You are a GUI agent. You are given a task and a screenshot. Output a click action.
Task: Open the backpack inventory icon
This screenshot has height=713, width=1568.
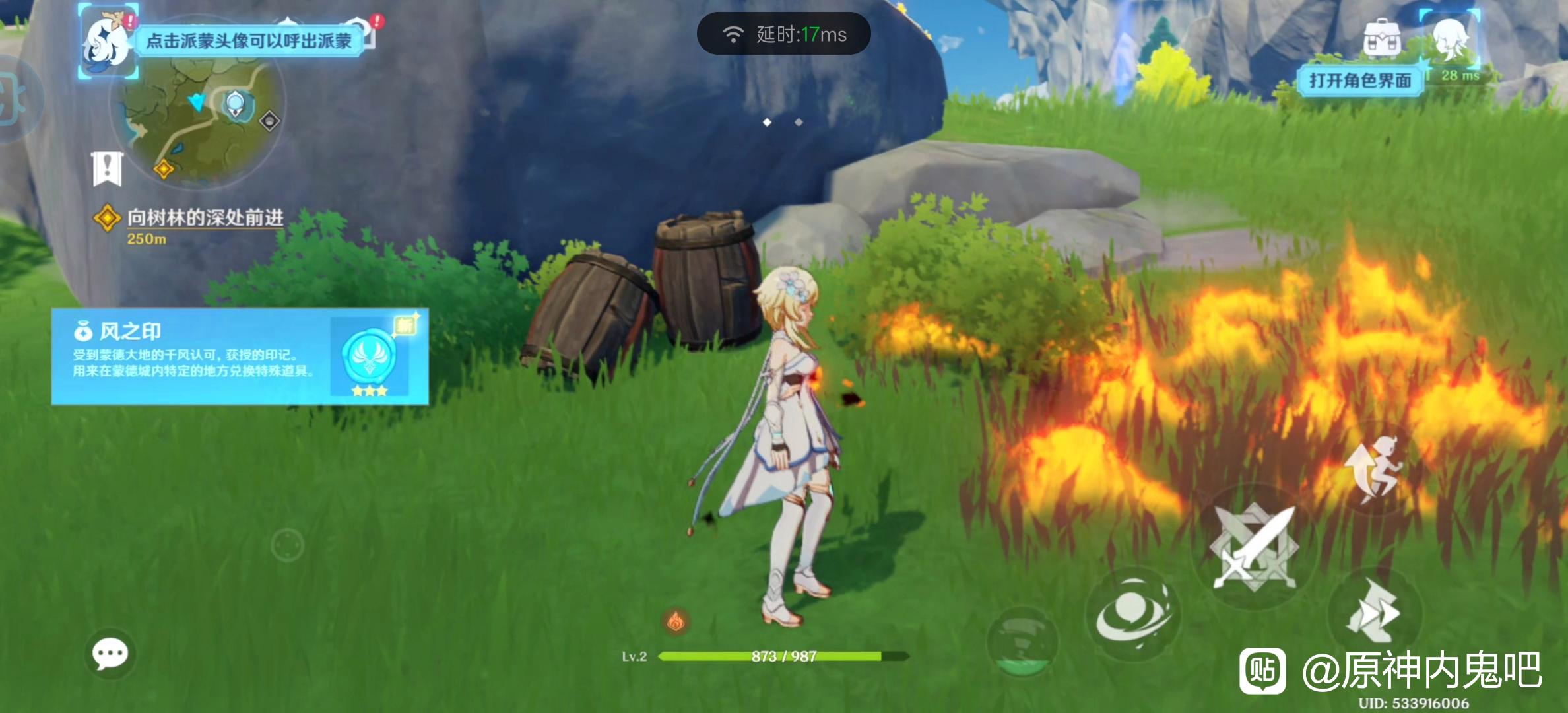click(1382, 38)
